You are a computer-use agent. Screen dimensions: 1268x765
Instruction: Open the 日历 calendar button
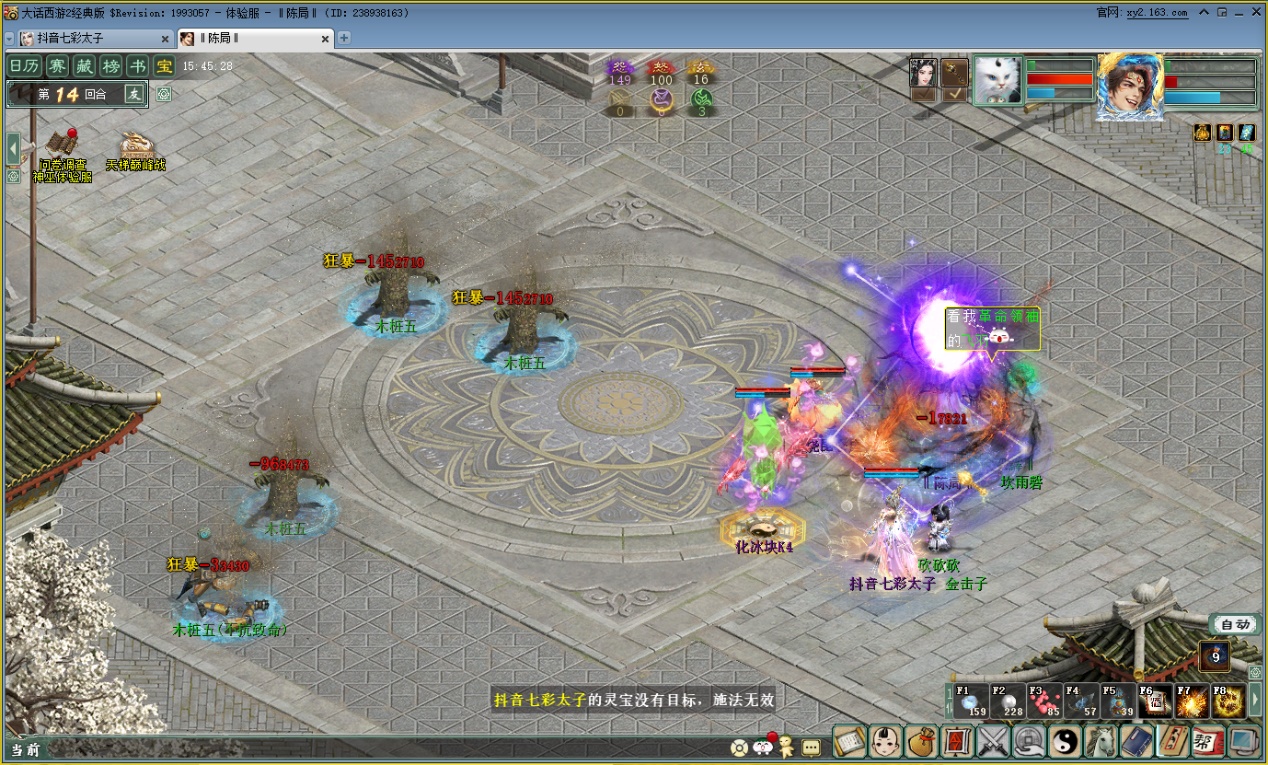tap(25, 66)
